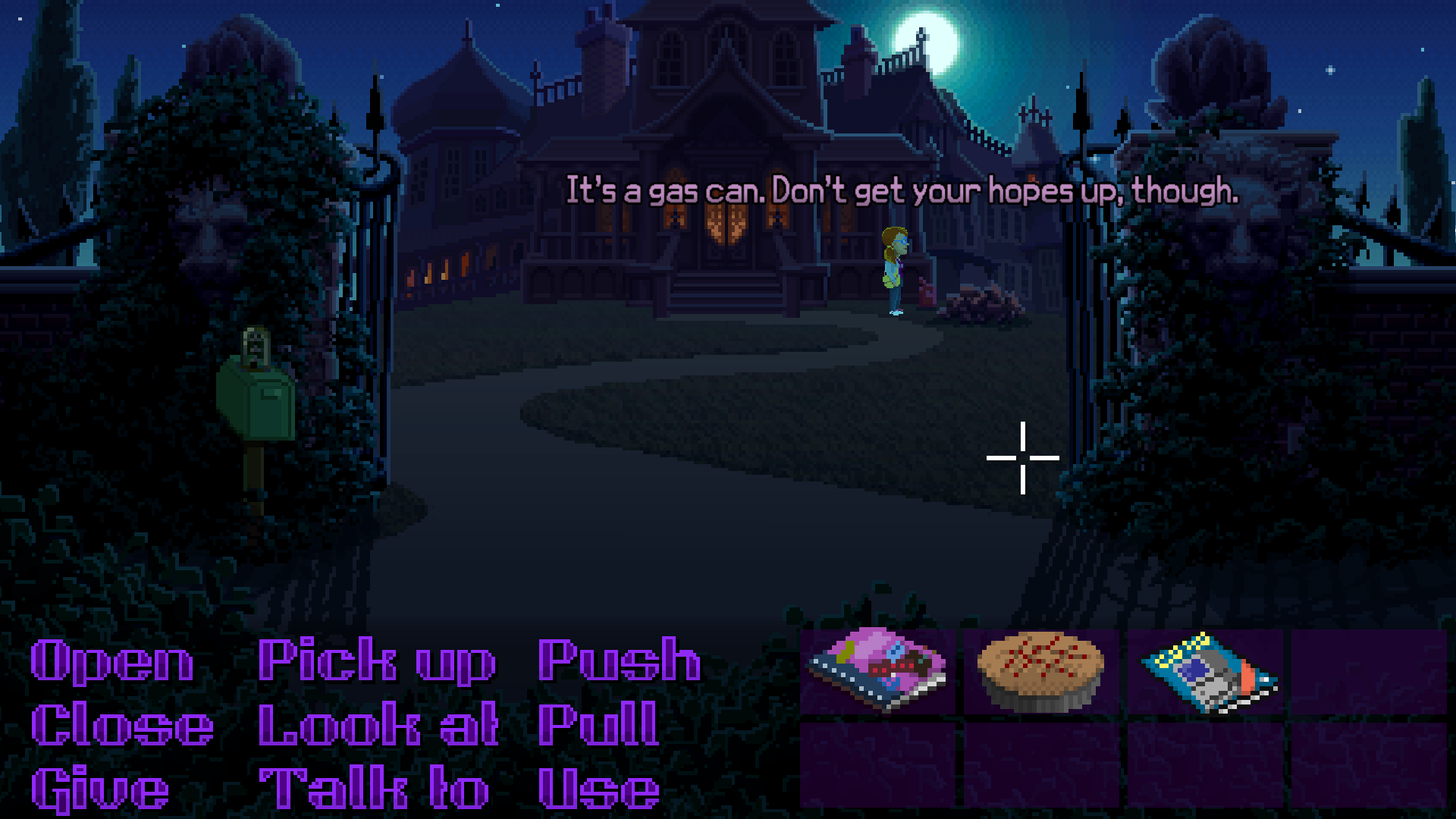Select the "Open" verb

[x=110, y=660]
